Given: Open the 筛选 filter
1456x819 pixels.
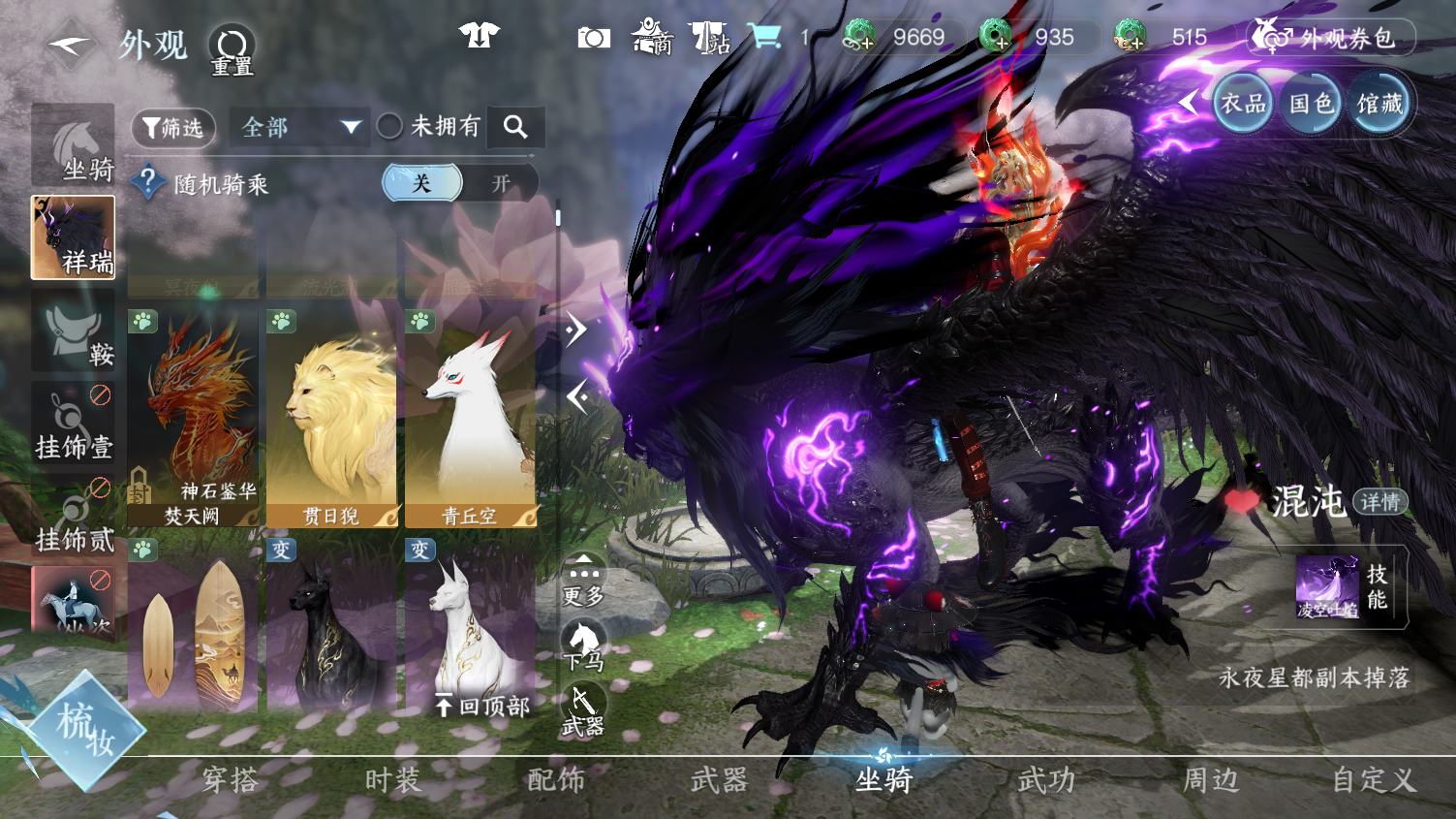Looking at the screenshot, I should [x=173, y=127].
